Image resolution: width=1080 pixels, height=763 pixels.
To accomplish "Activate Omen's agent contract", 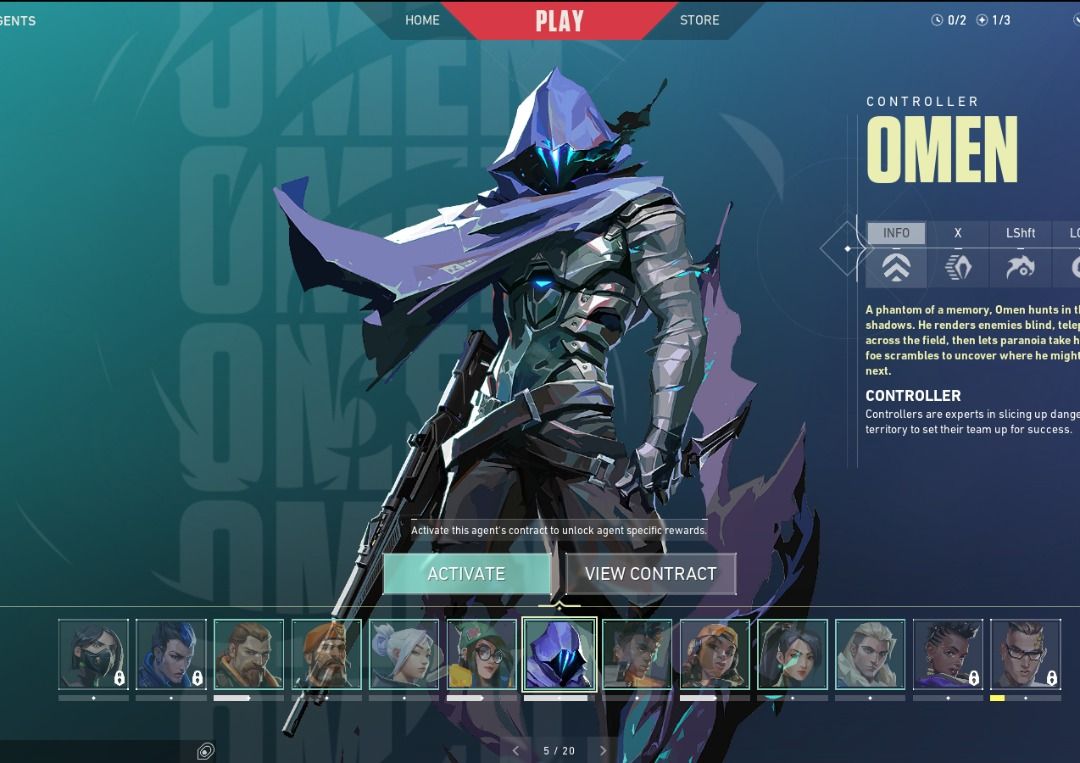I will coord(466,574).
